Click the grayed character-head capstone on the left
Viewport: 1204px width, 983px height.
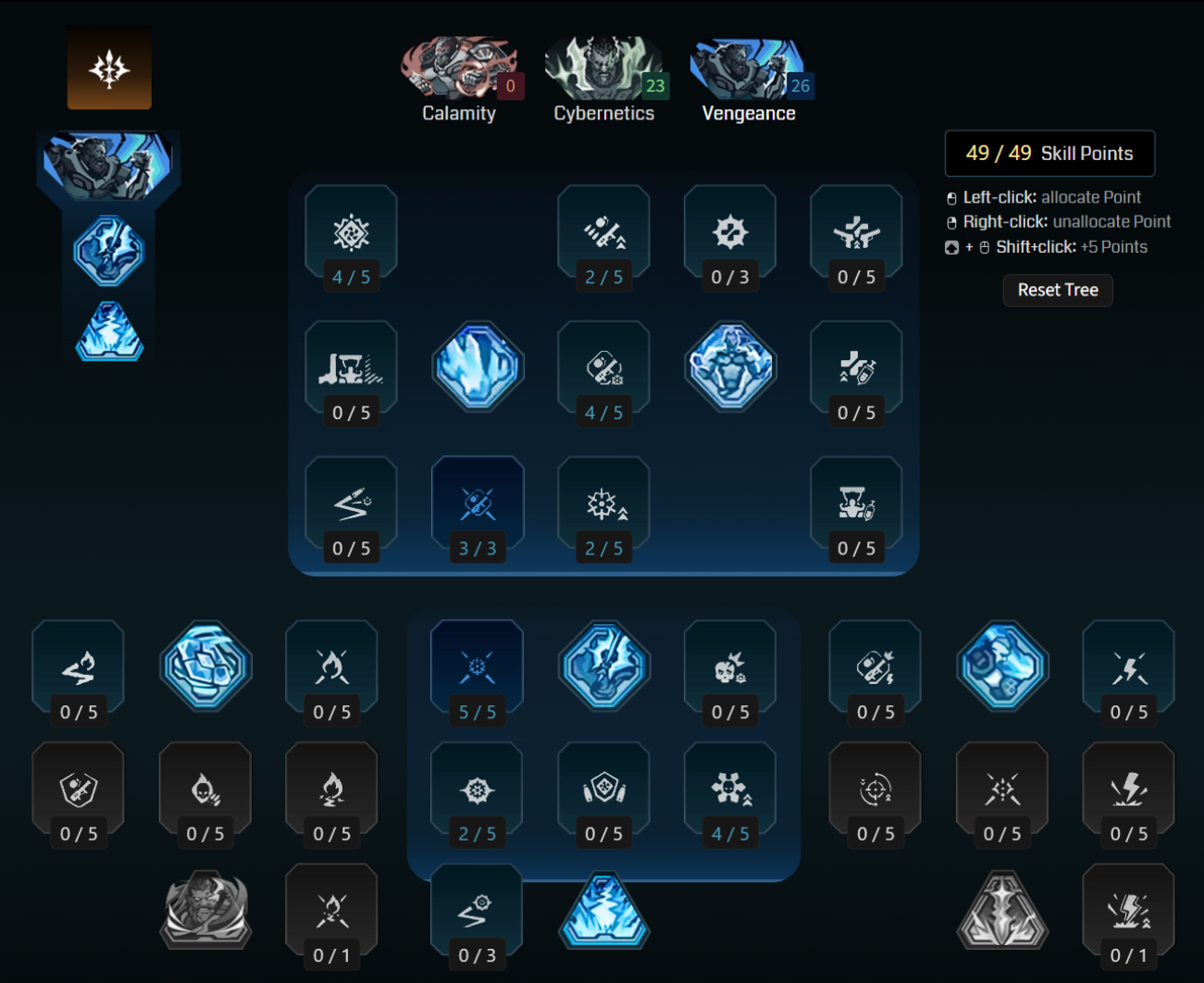point(205,912)
